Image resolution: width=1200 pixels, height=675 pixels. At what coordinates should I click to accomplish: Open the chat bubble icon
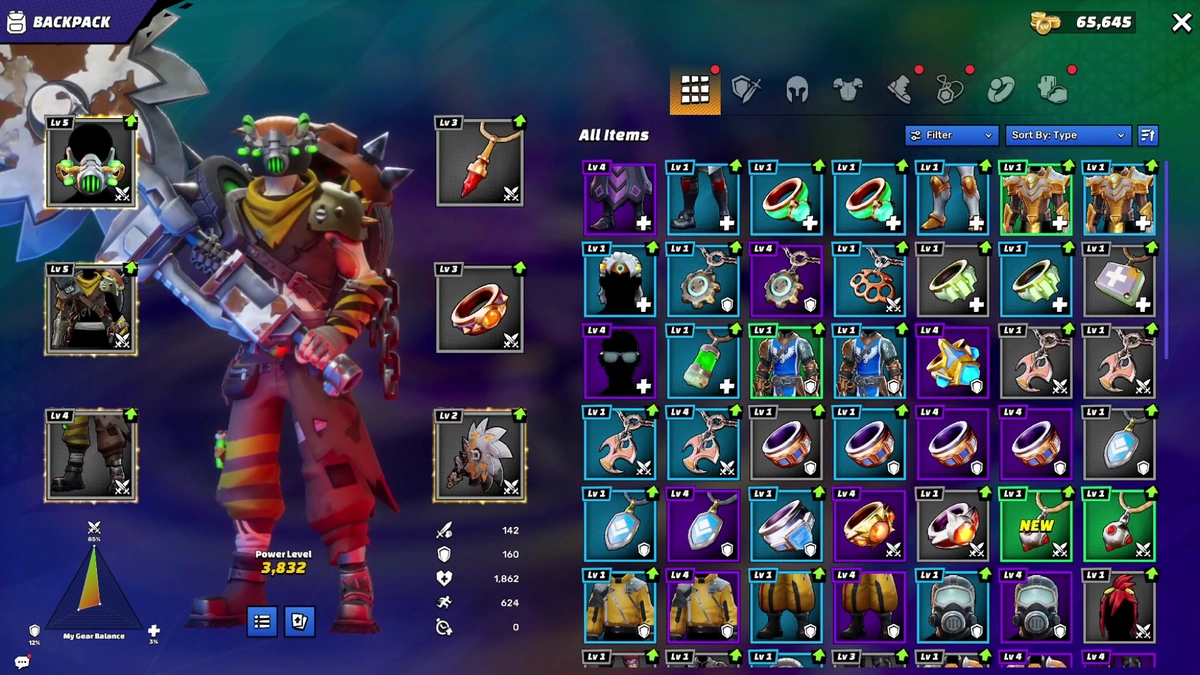click(x=22, y=662)
